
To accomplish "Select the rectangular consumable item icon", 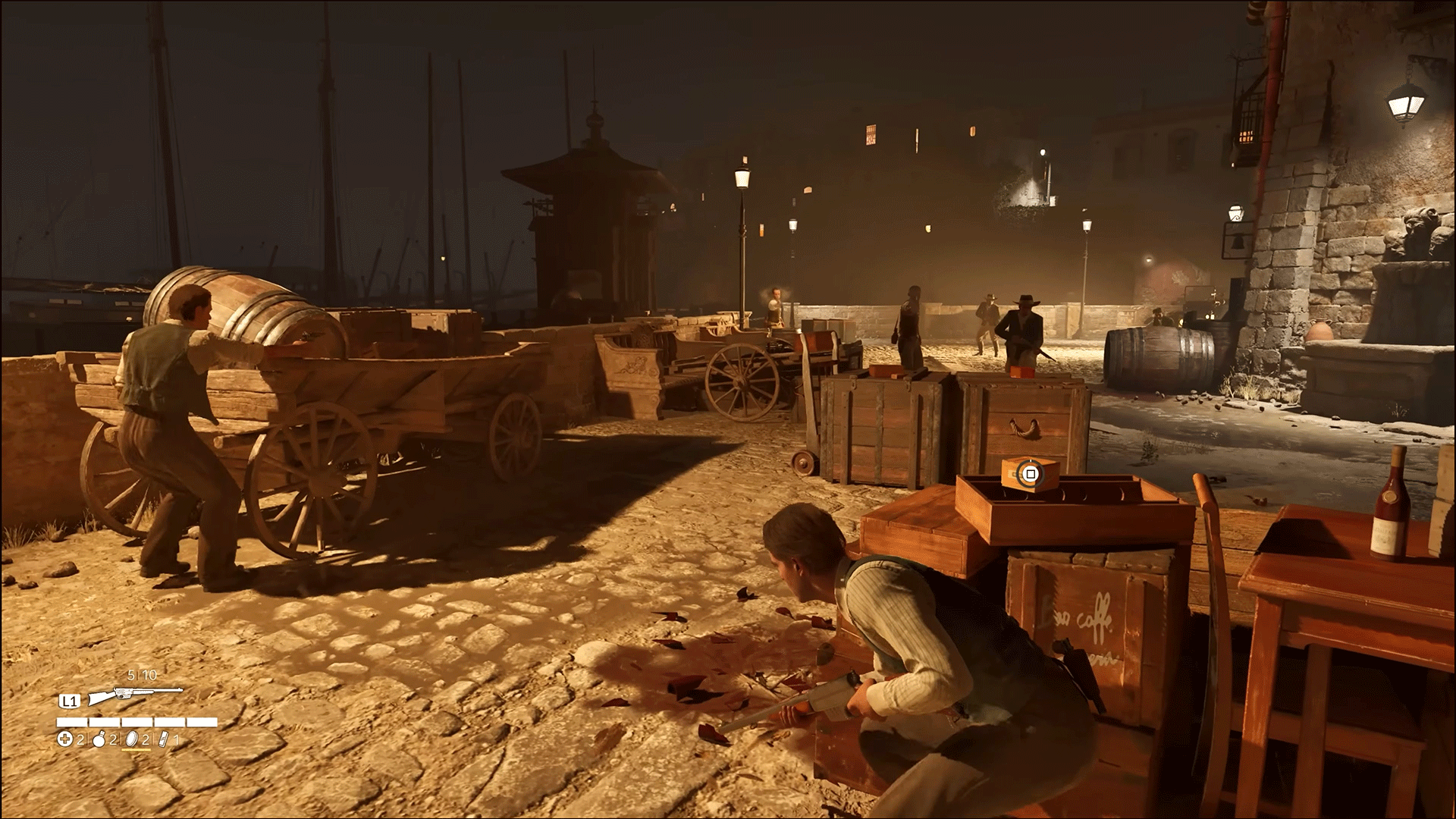I will click(165, 740).
